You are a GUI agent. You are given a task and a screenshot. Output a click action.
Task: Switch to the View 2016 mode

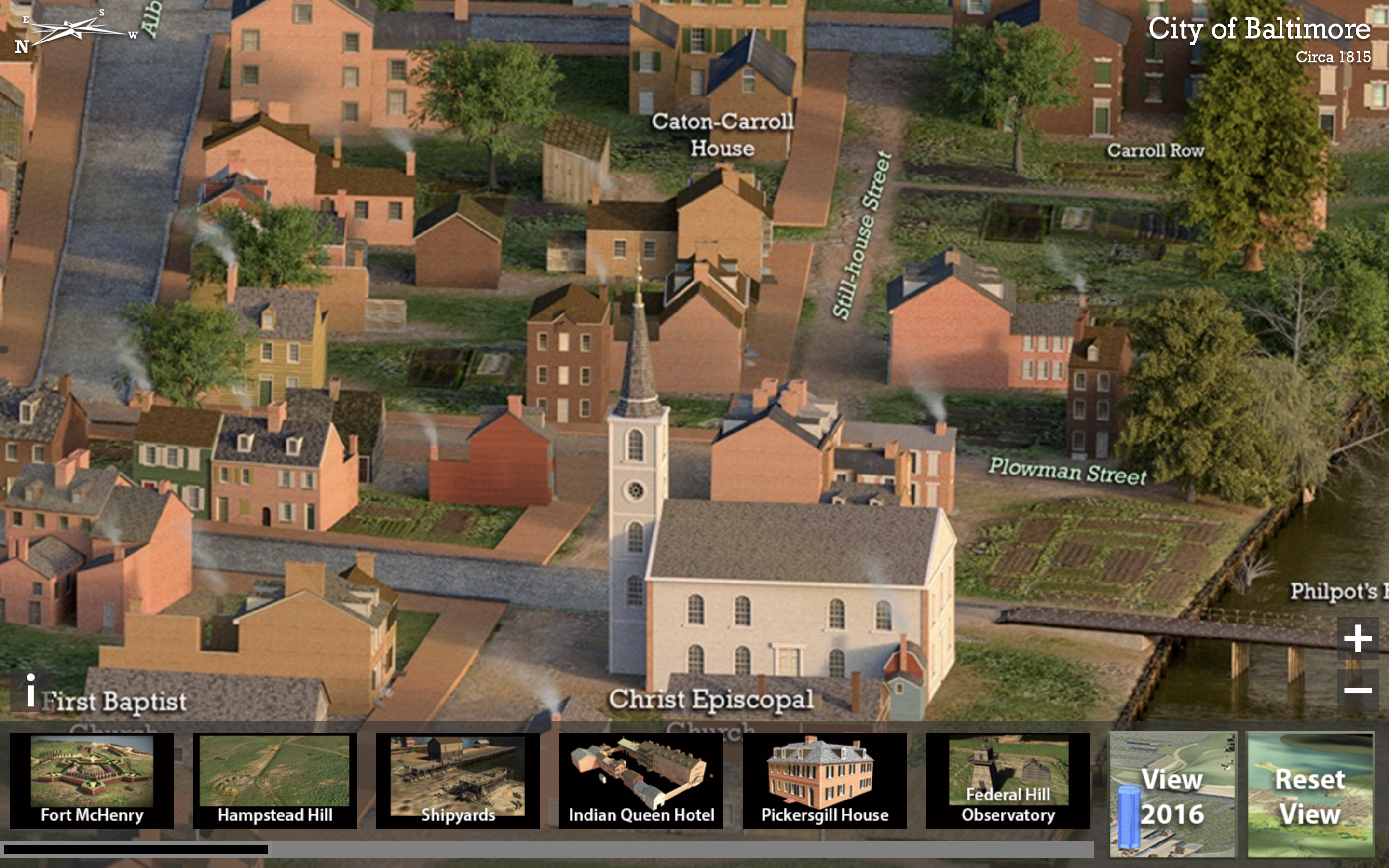coord(1172,795)
